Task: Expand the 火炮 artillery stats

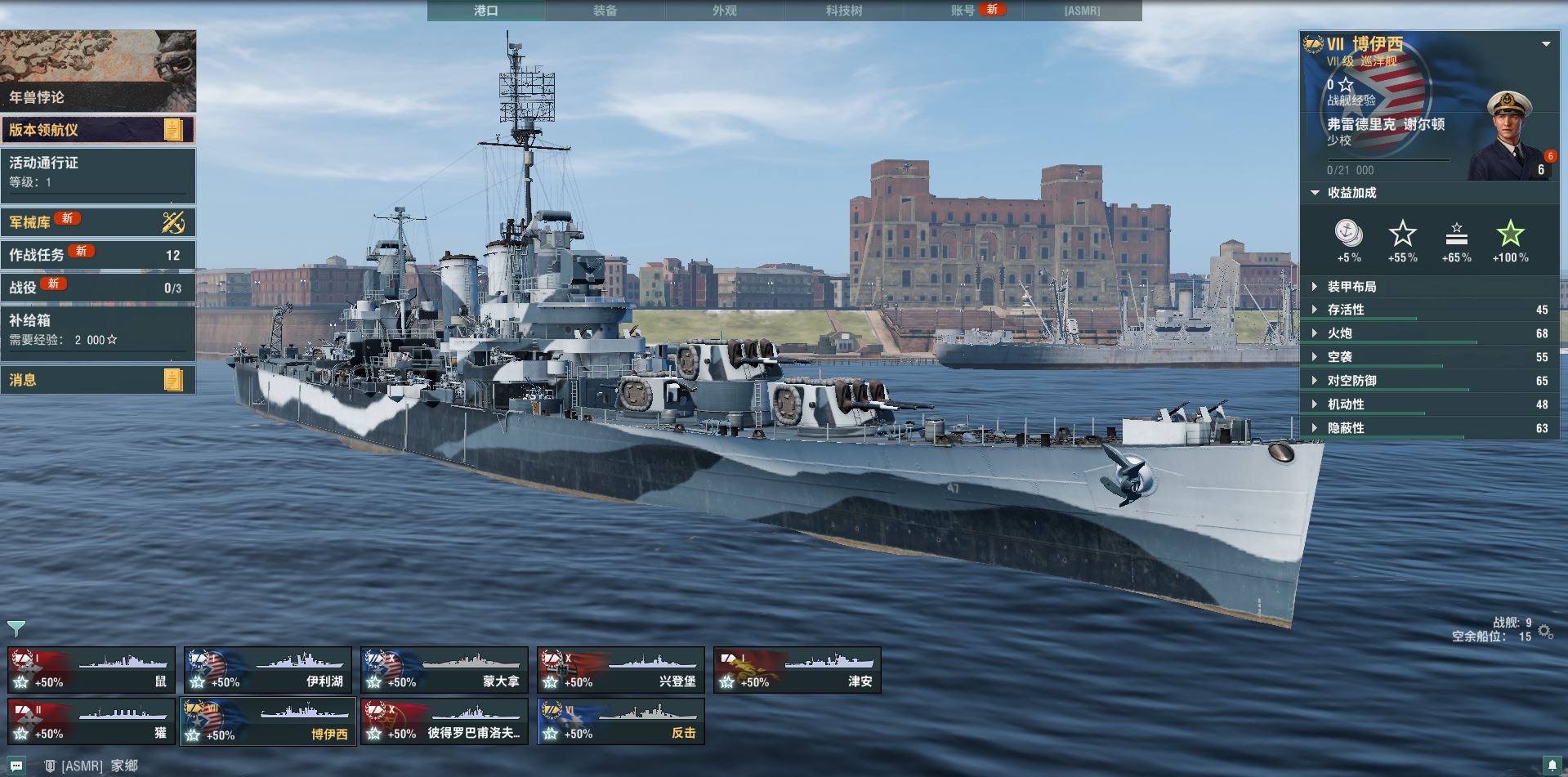Action: pos(1340,333)
